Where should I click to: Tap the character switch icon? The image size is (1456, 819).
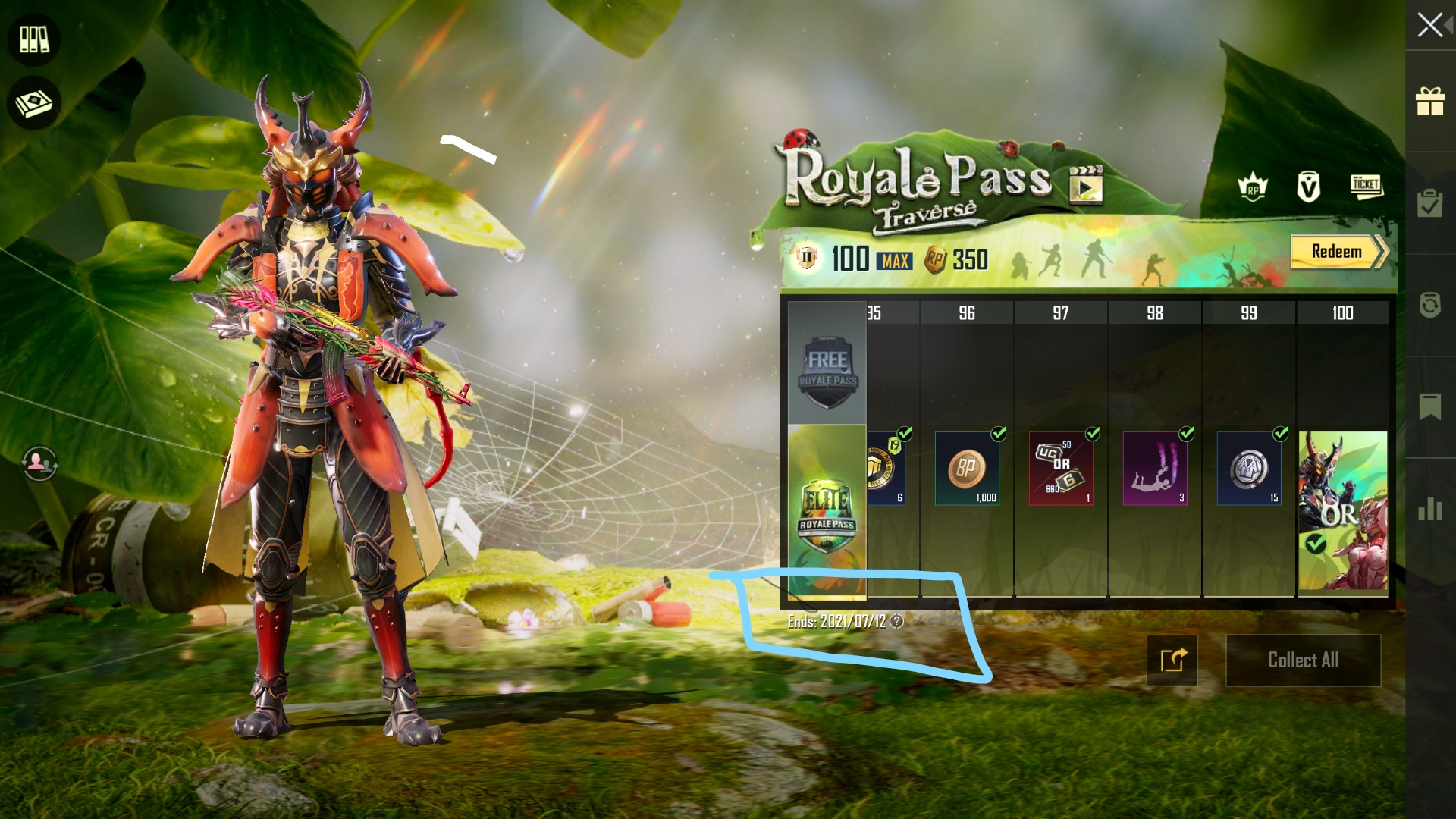pyautogui.click(x=39, y=463)
